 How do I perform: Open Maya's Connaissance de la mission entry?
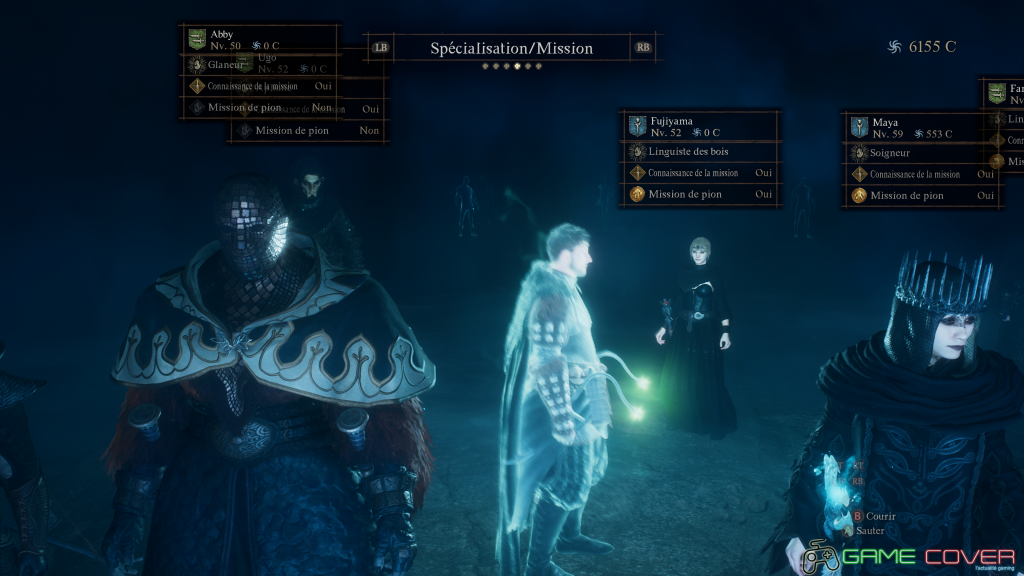(922, 174)
